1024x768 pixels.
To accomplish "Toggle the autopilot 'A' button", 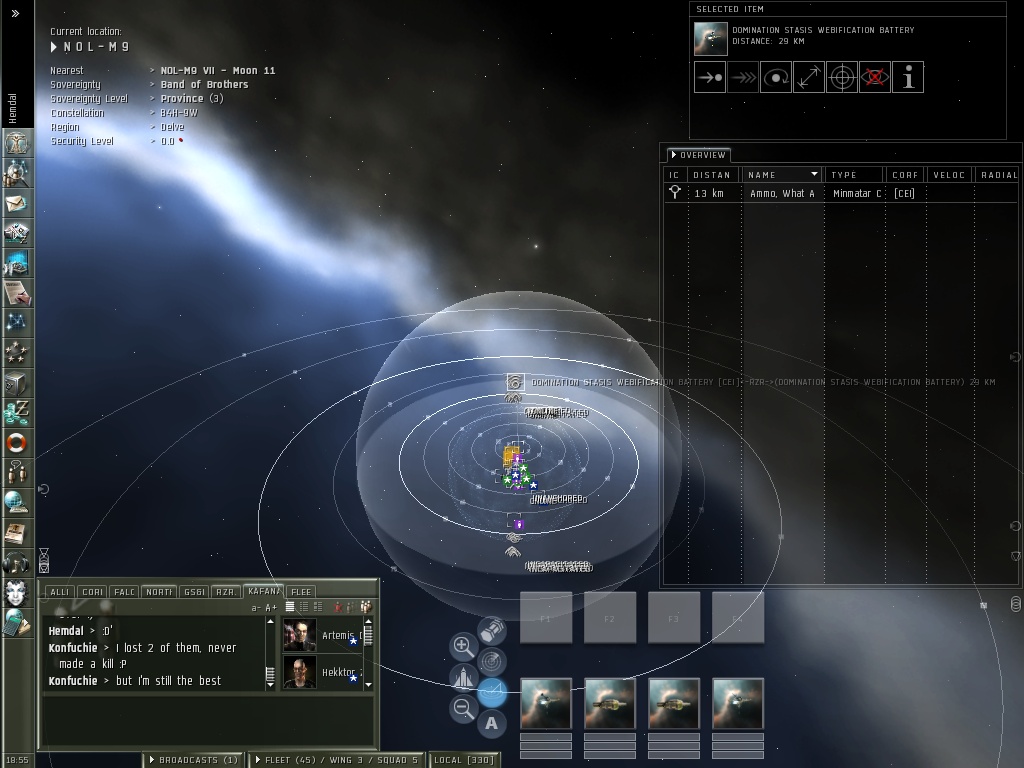I will pos(492,723).
